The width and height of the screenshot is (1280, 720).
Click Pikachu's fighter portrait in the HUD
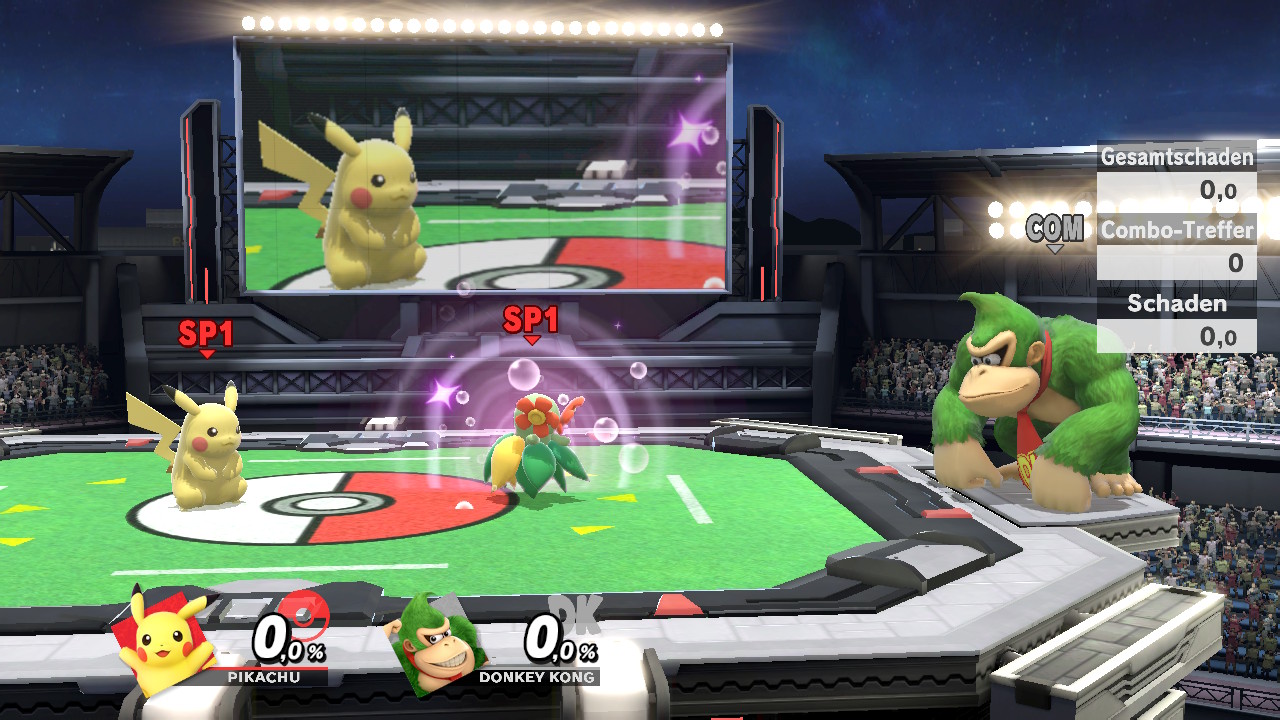click(166, 643)
